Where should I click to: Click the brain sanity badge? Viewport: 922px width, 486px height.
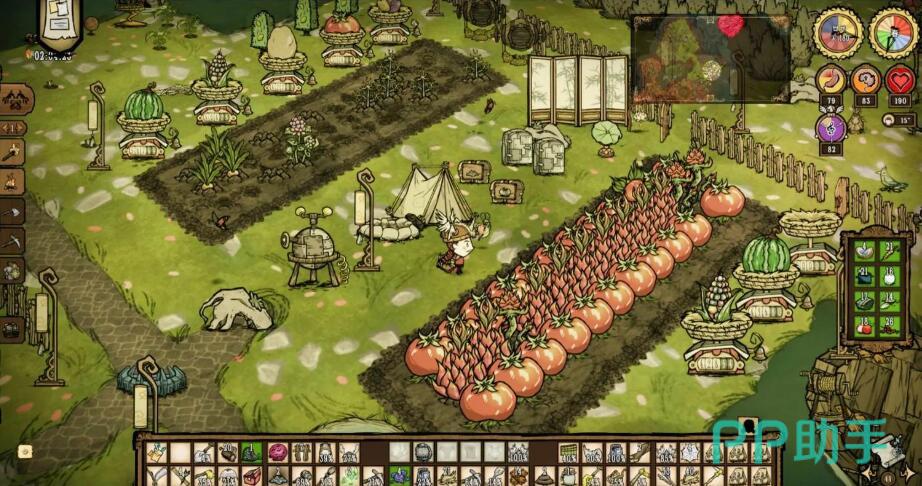pos(865,80)
